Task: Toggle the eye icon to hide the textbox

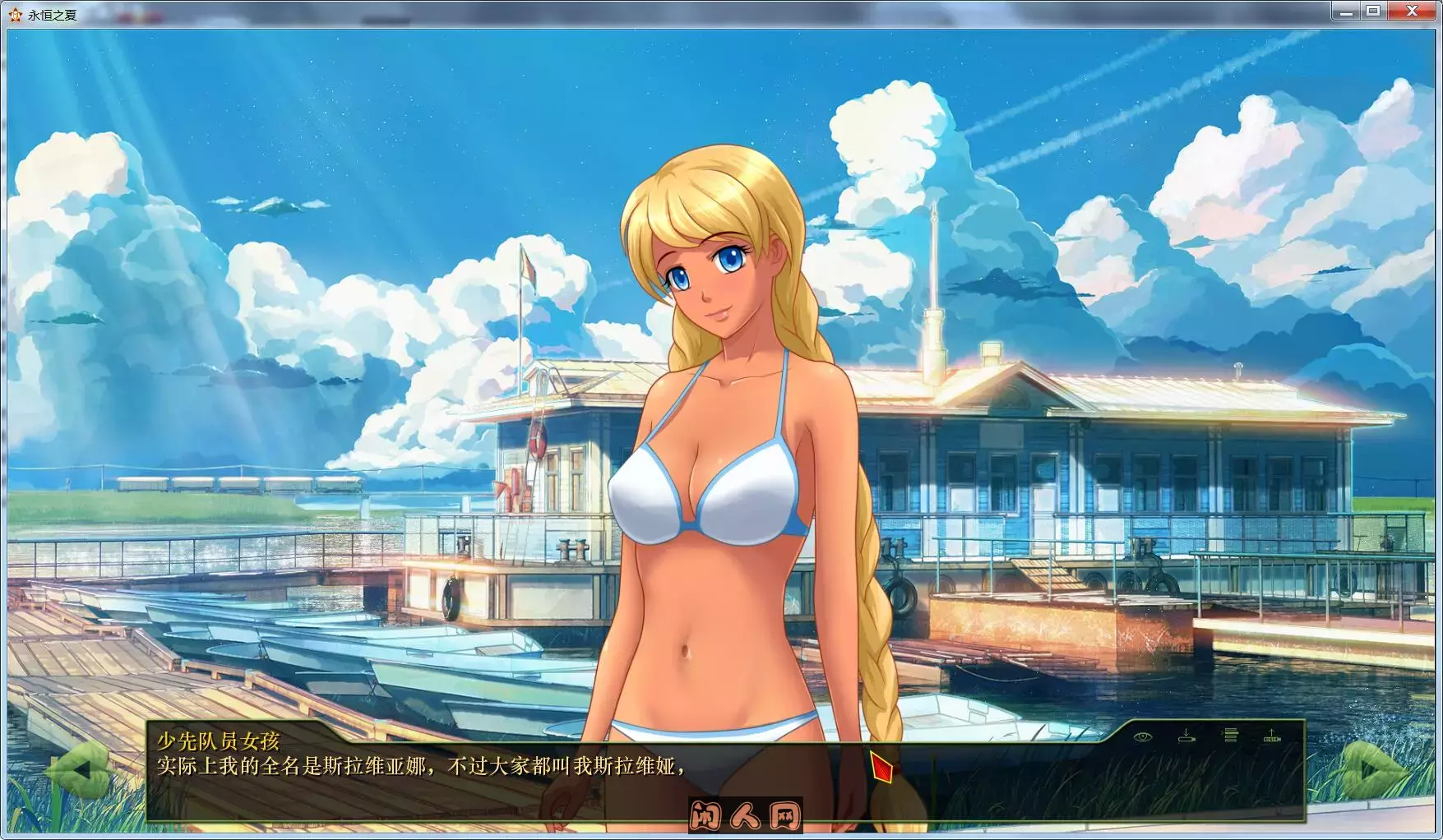Action: (1143, 737)
